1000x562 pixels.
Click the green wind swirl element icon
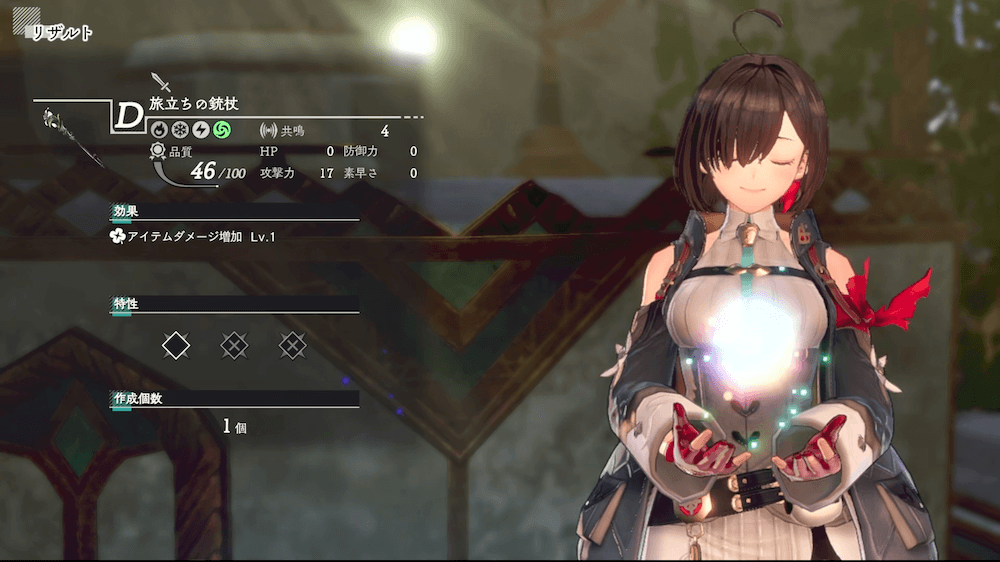click(x=221, y=130)
